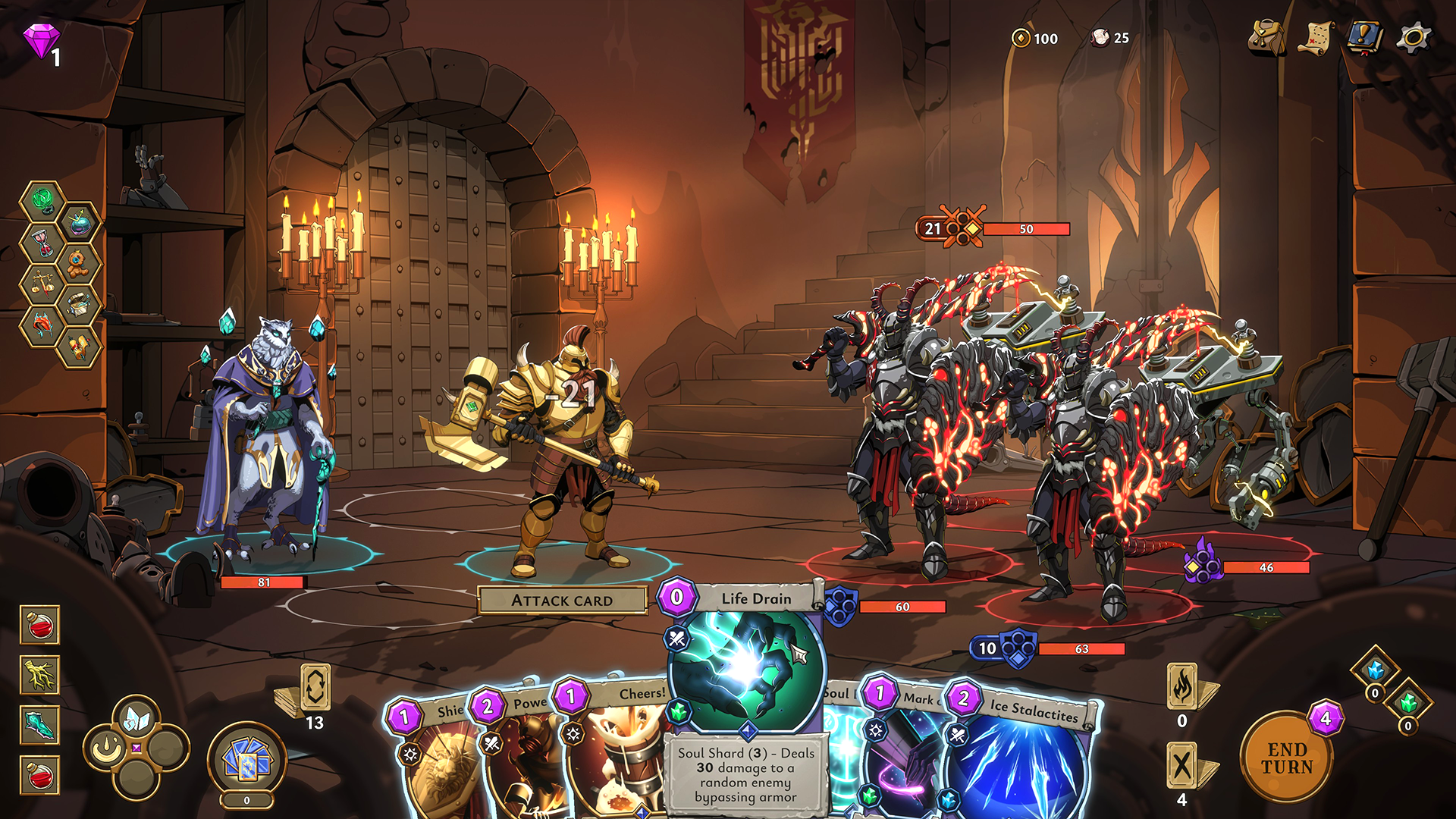Open the backpack inventory

pos(1266,38)
